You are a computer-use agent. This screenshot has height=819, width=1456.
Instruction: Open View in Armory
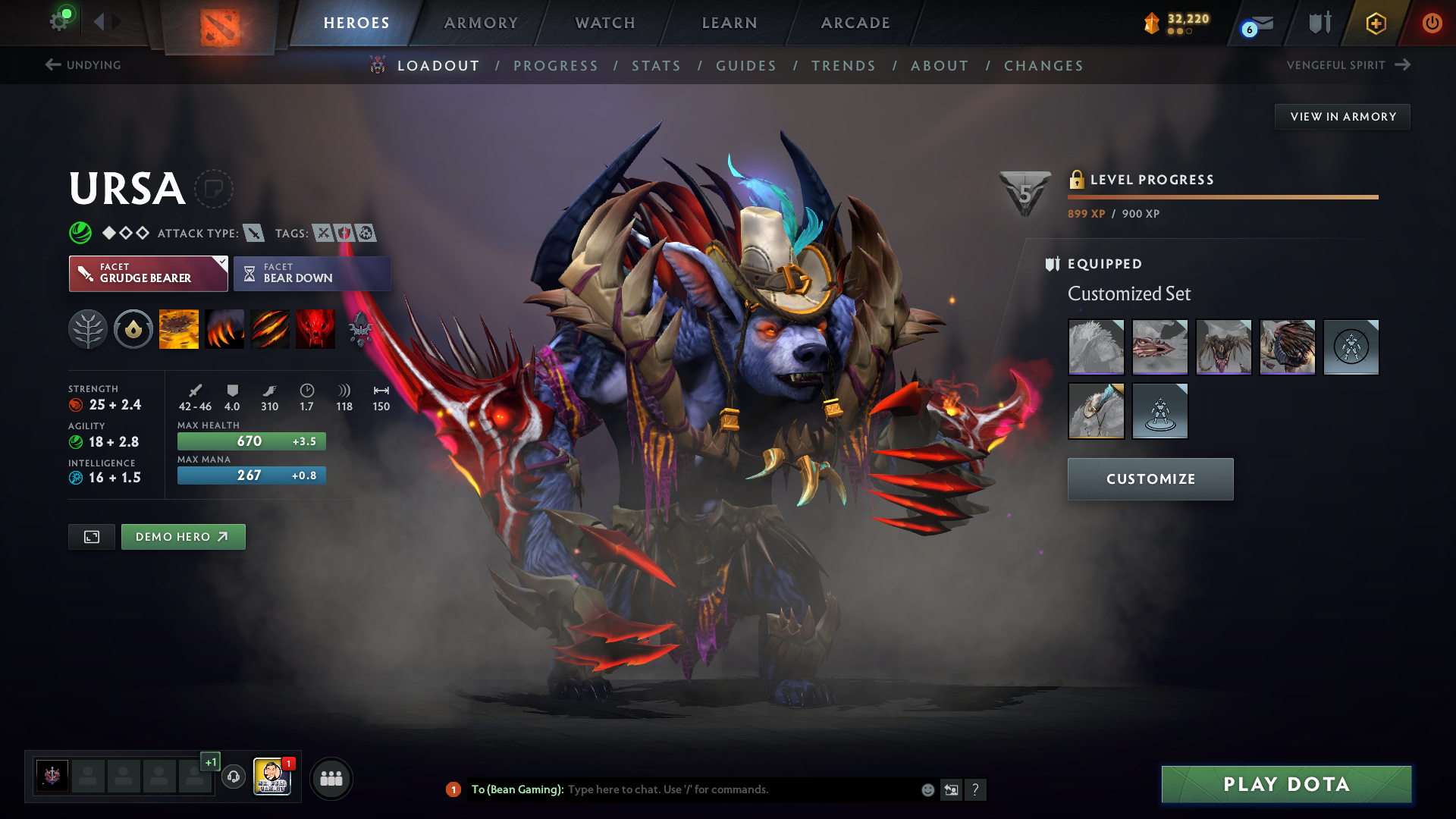(x=1342, y=117)
